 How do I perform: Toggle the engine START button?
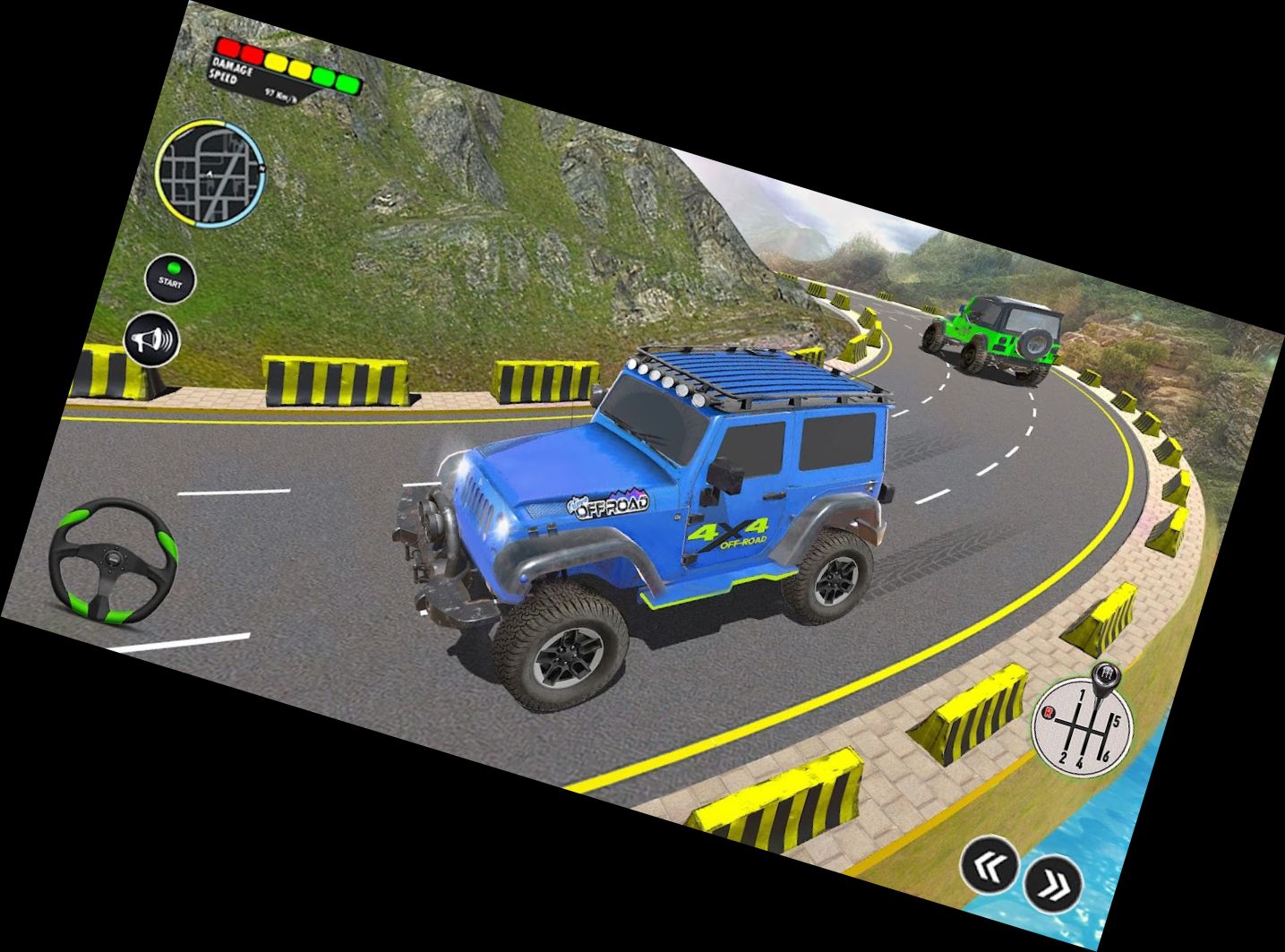click(x=169, y=279)
